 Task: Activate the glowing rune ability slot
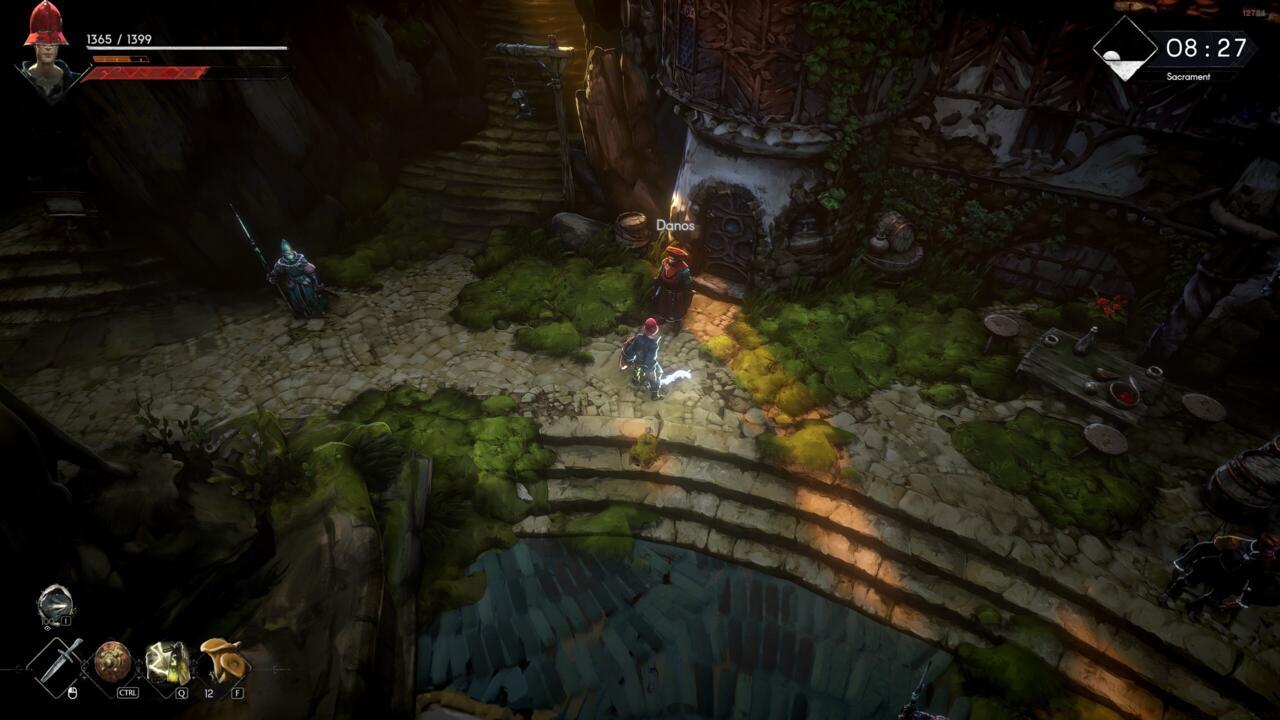[167, 661]
